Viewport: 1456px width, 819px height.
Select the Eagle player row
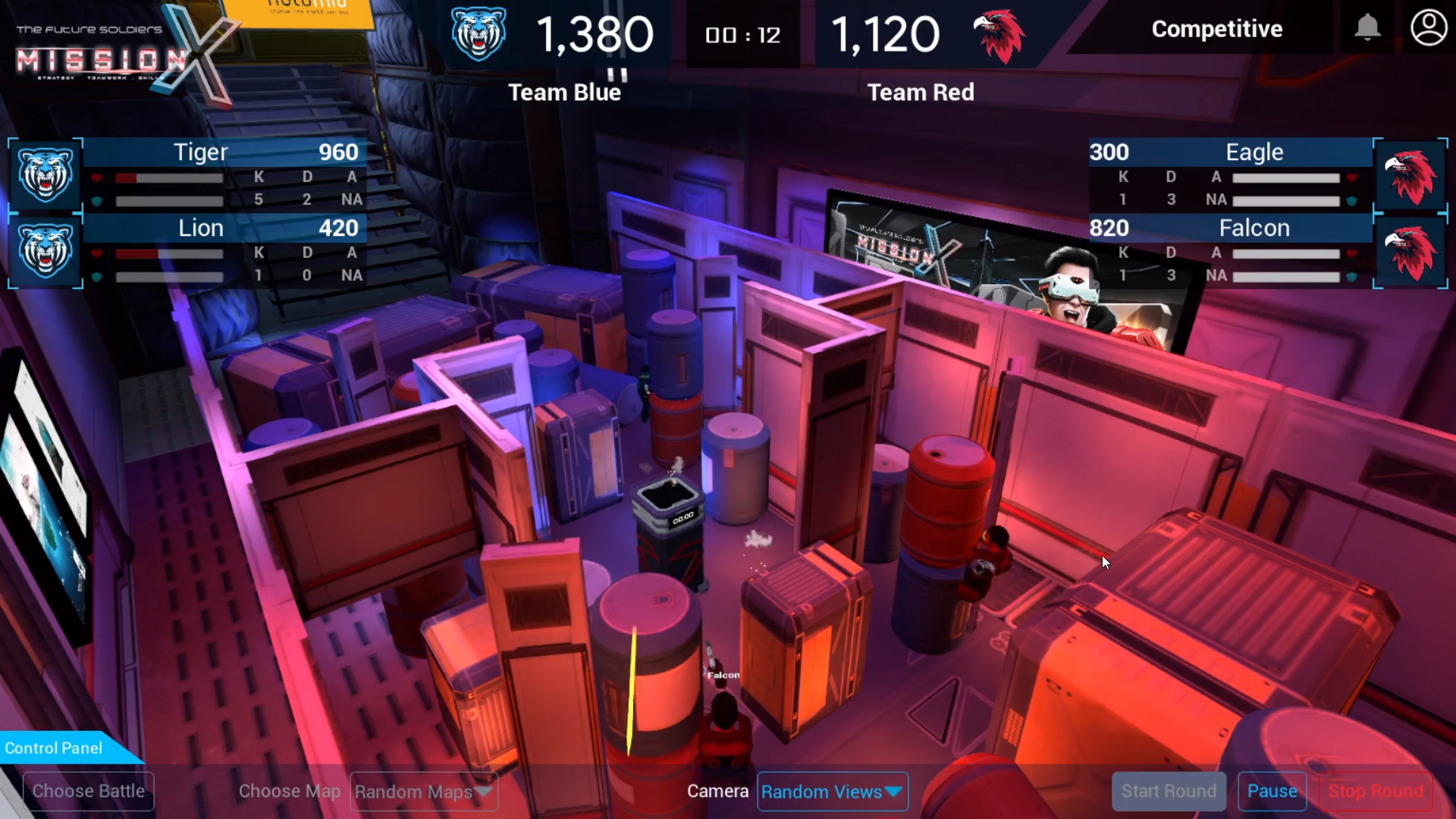coord(1230,175)
